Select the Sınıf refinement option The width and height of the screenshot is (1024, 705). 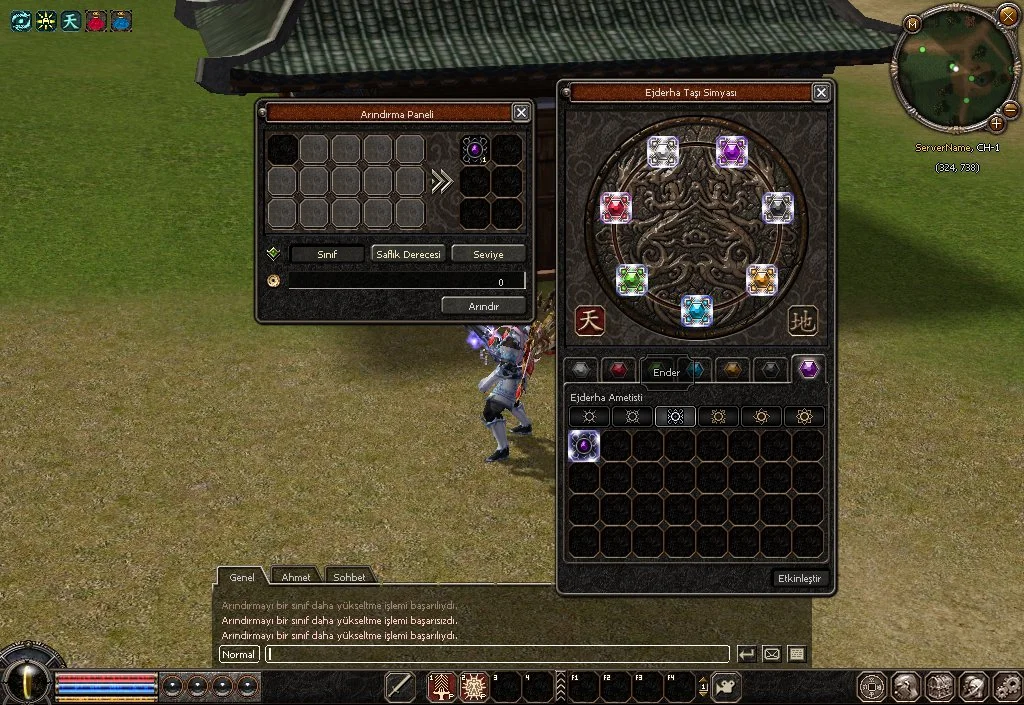327,254
